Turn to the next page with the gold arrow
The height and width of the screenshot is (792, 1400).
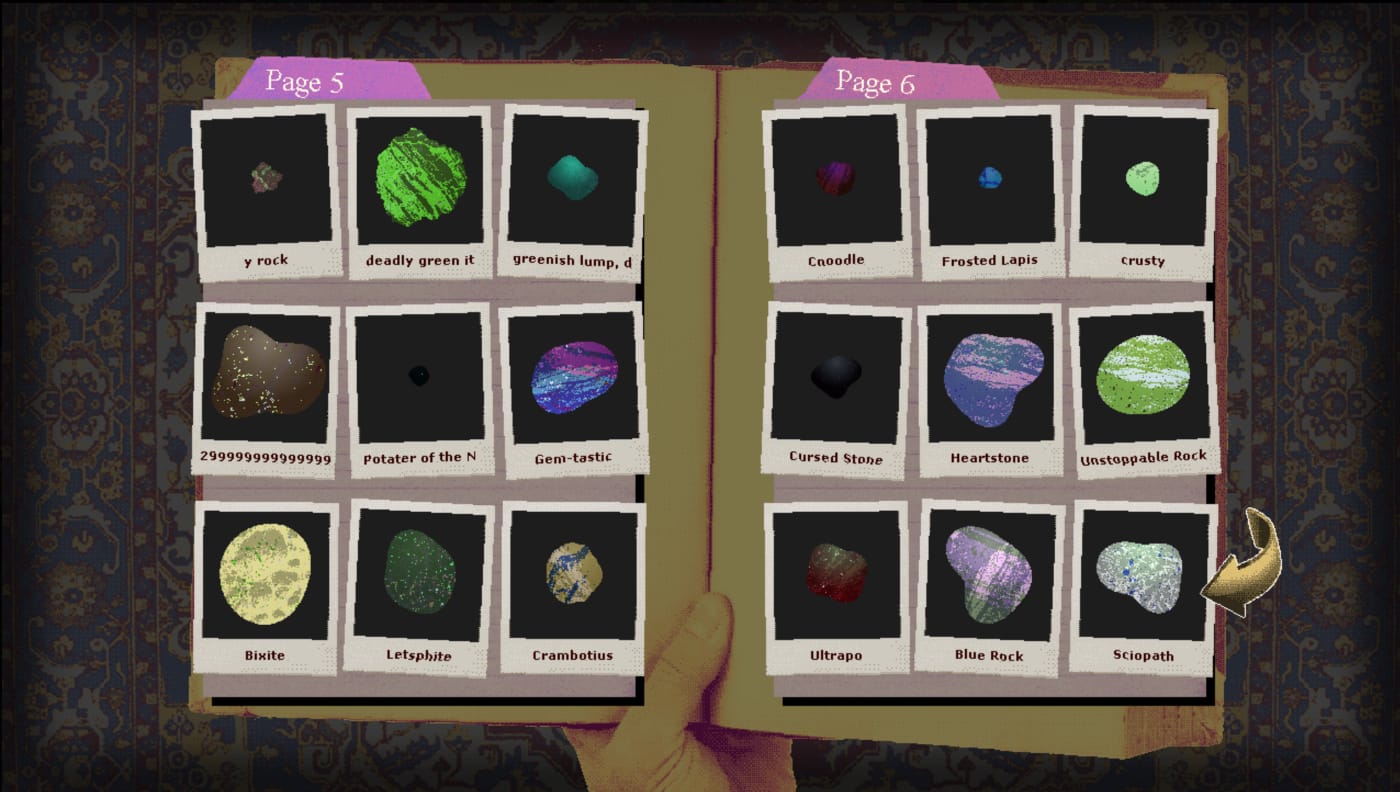tap(1238, 563)
